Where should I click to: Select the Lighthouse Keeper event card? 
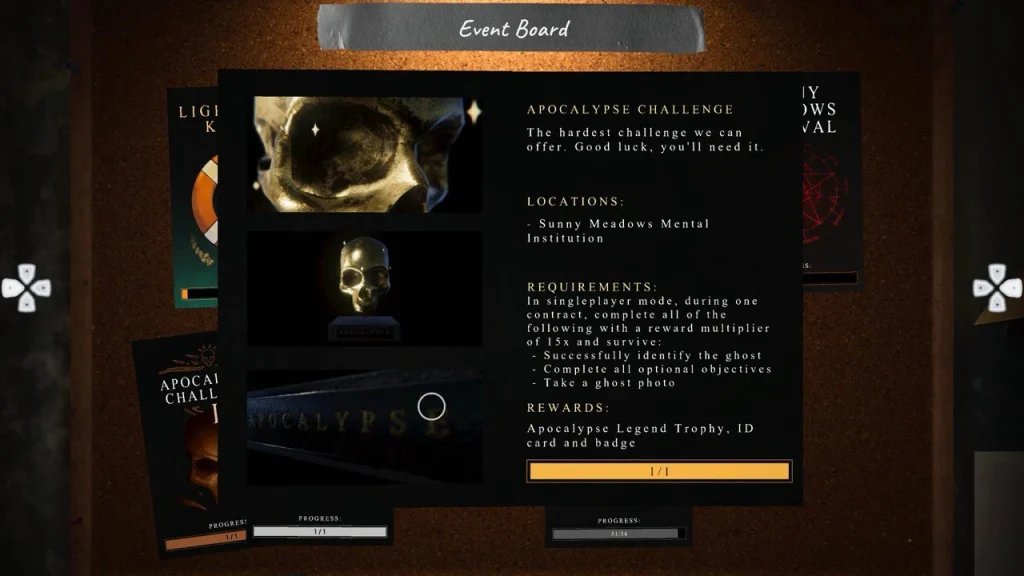point(193,200)
